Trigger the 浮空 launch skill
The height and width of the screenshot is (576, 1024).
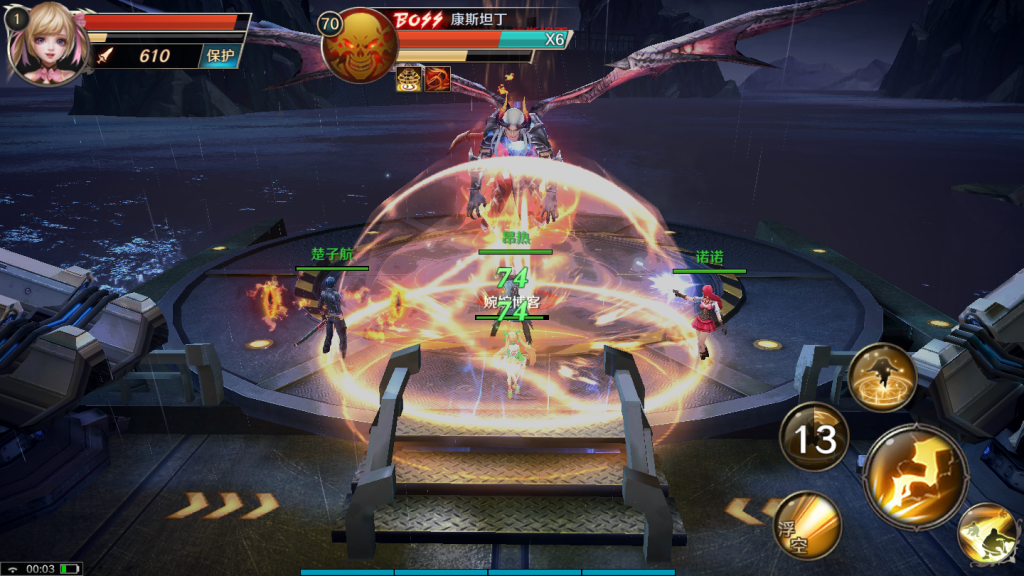coord(806,524)
